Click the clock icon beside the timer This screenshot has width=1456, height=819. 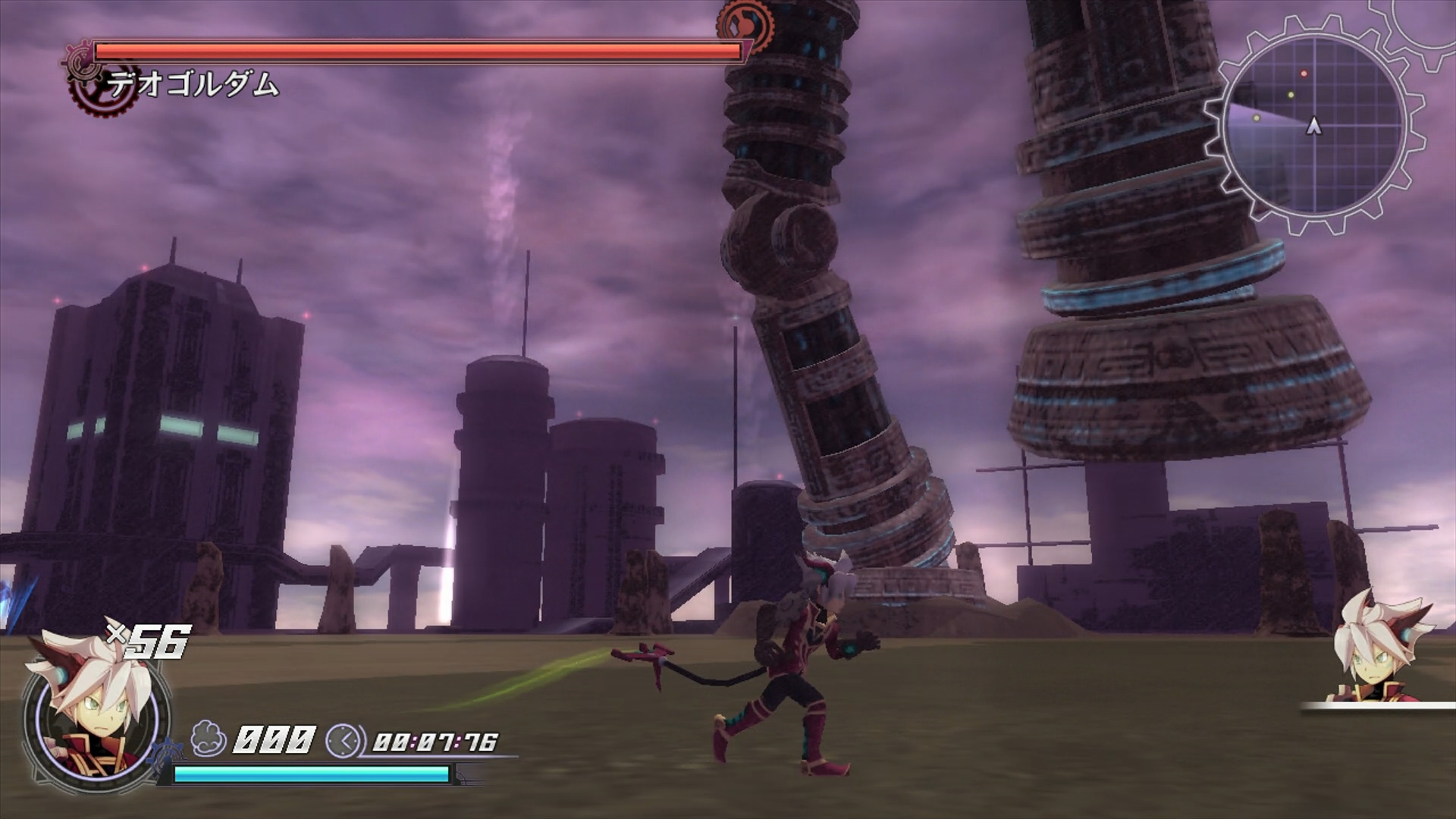point(343,740)
